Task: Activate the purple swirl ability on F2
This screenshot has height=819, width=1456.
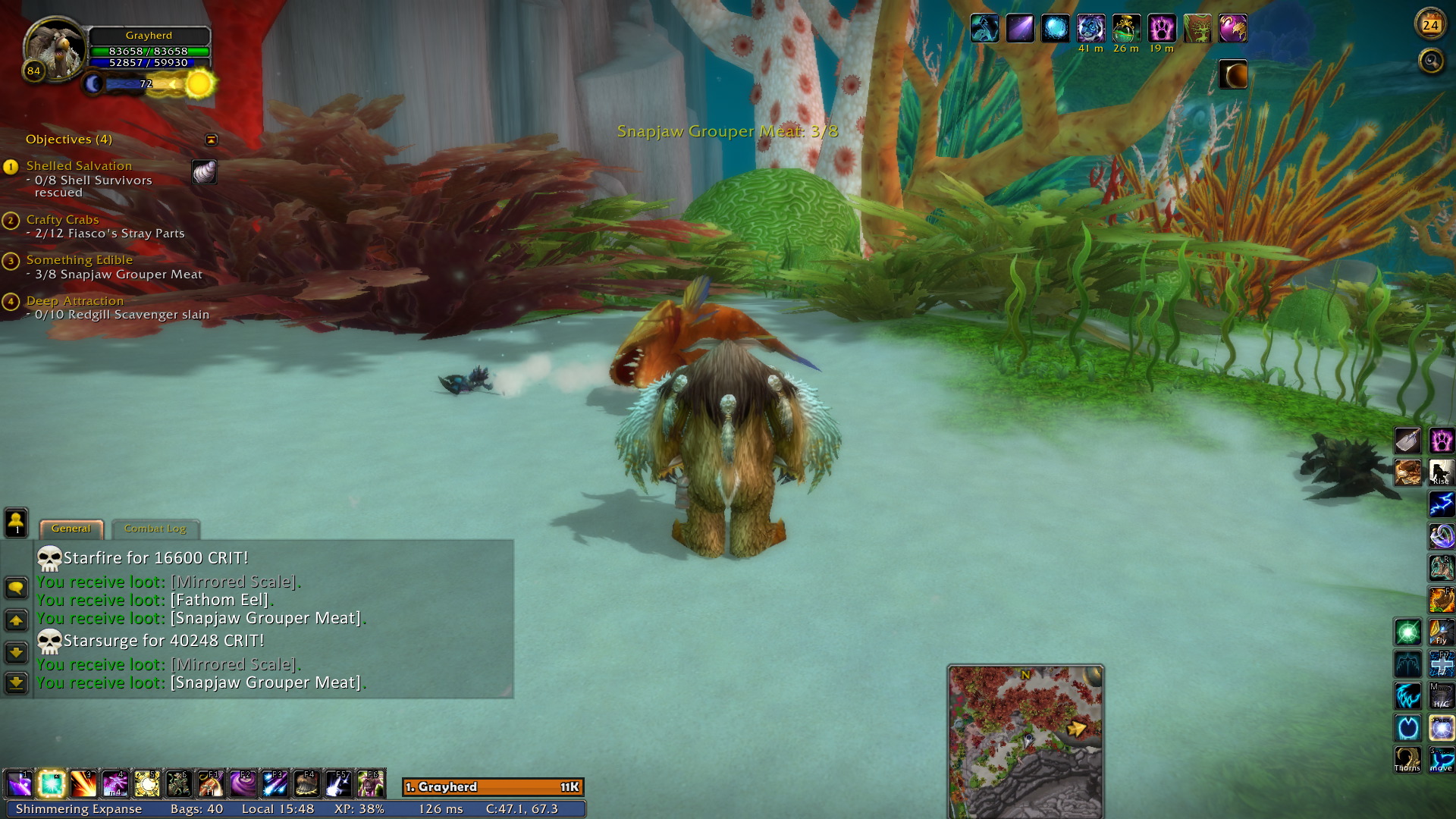Action: 243,784
